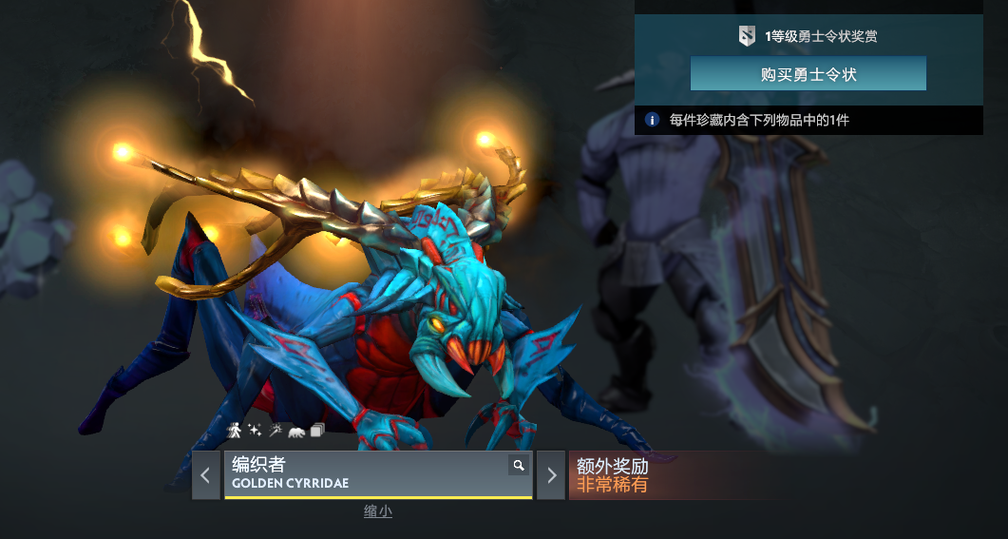The width and height of the screenshot is (1008, 539).
Task: Go to the previous item with left arrow
Action: [x=206, y=475]
